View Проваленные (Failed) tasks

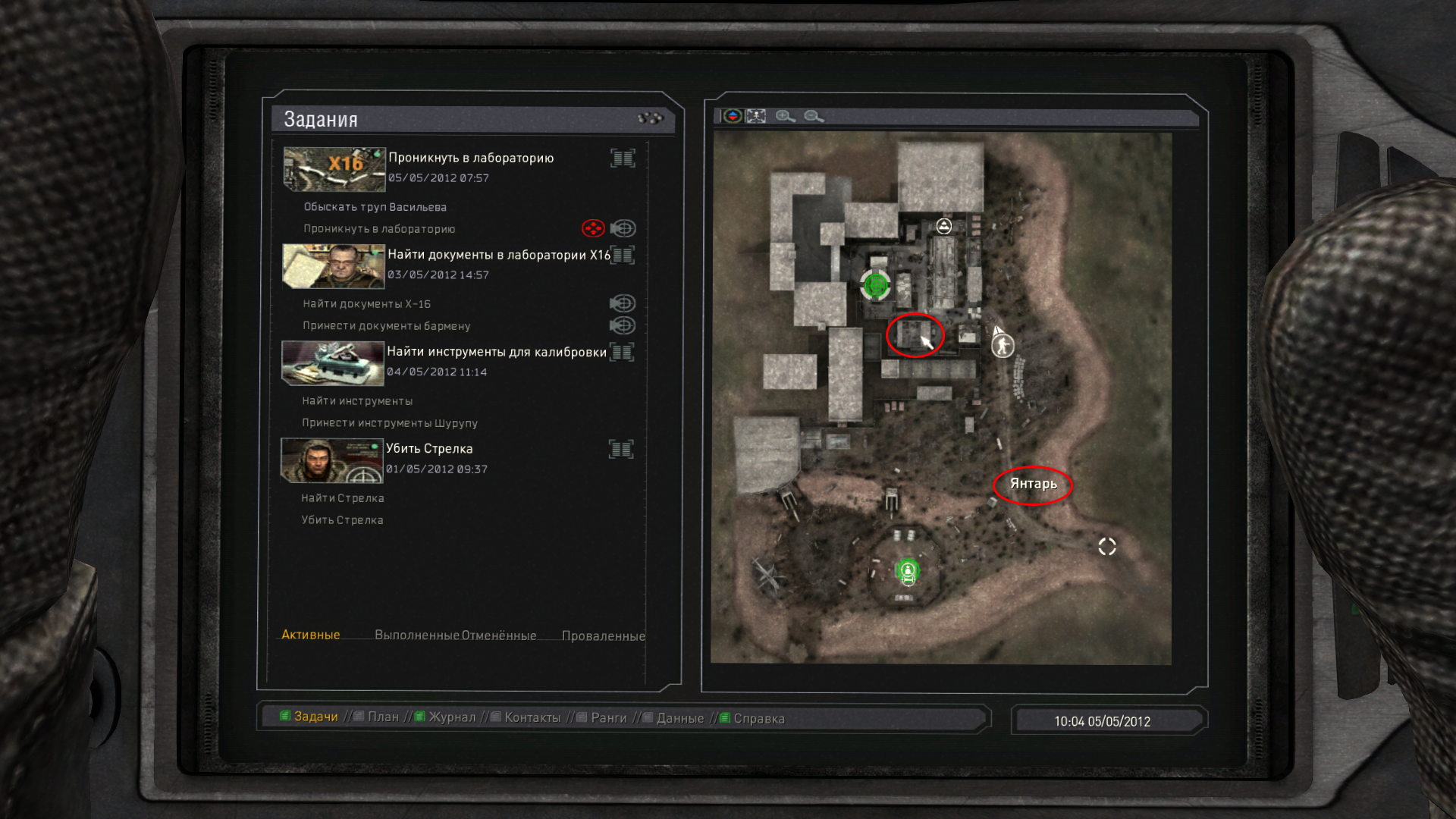click(x=603, y=635)
